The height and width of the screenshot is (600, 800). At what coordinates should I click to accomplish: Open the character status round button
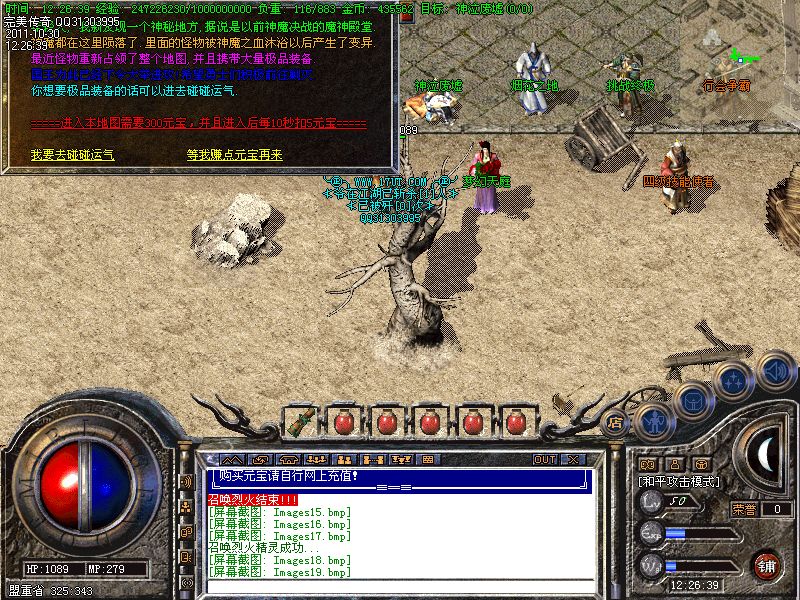click(654, 420)
